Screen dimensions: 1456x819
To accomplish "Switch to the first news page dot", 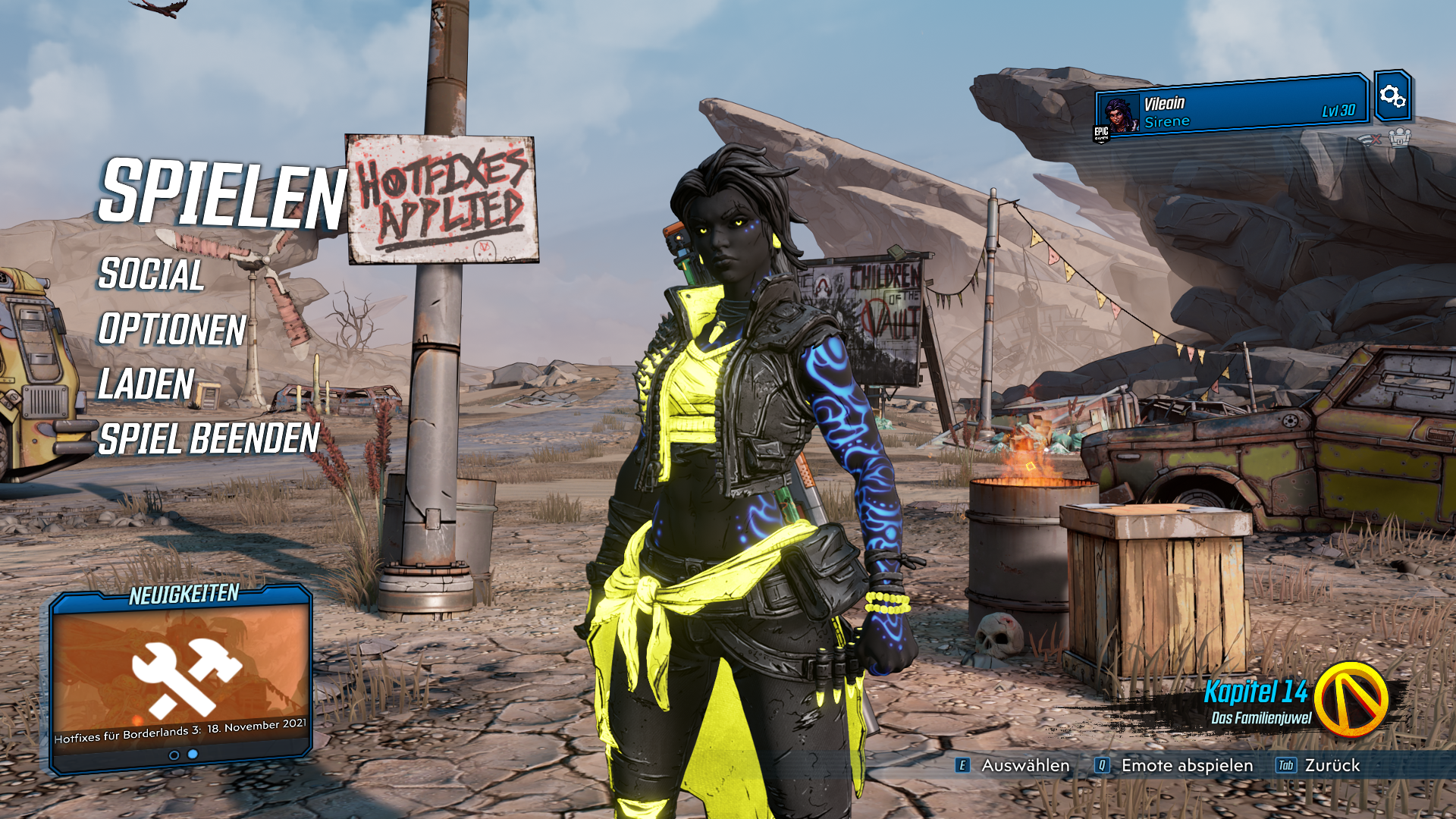I will [174, 755].
